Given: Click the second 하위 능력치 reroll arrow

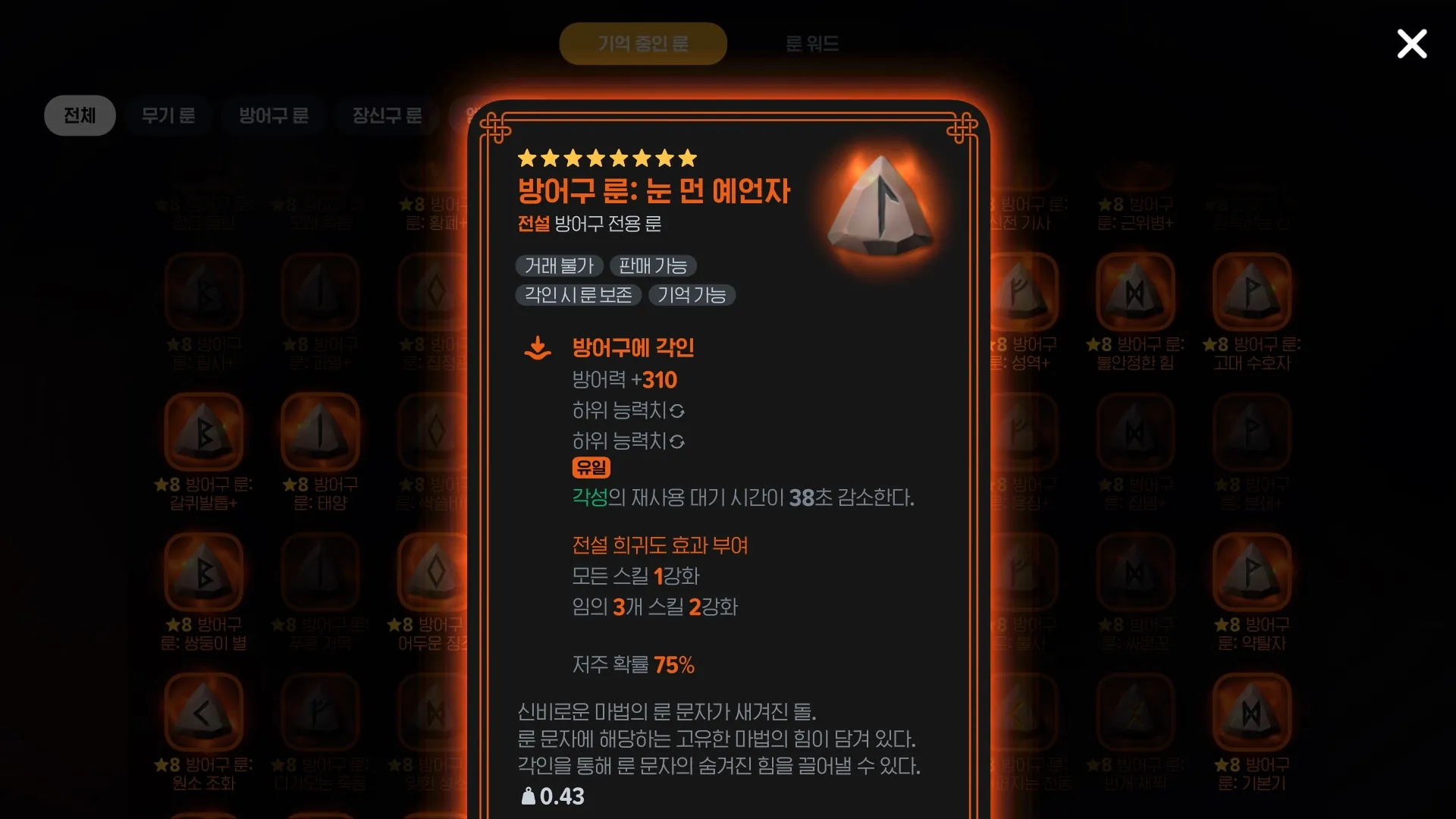Looking at the screenshot, I should click(677, 441).
